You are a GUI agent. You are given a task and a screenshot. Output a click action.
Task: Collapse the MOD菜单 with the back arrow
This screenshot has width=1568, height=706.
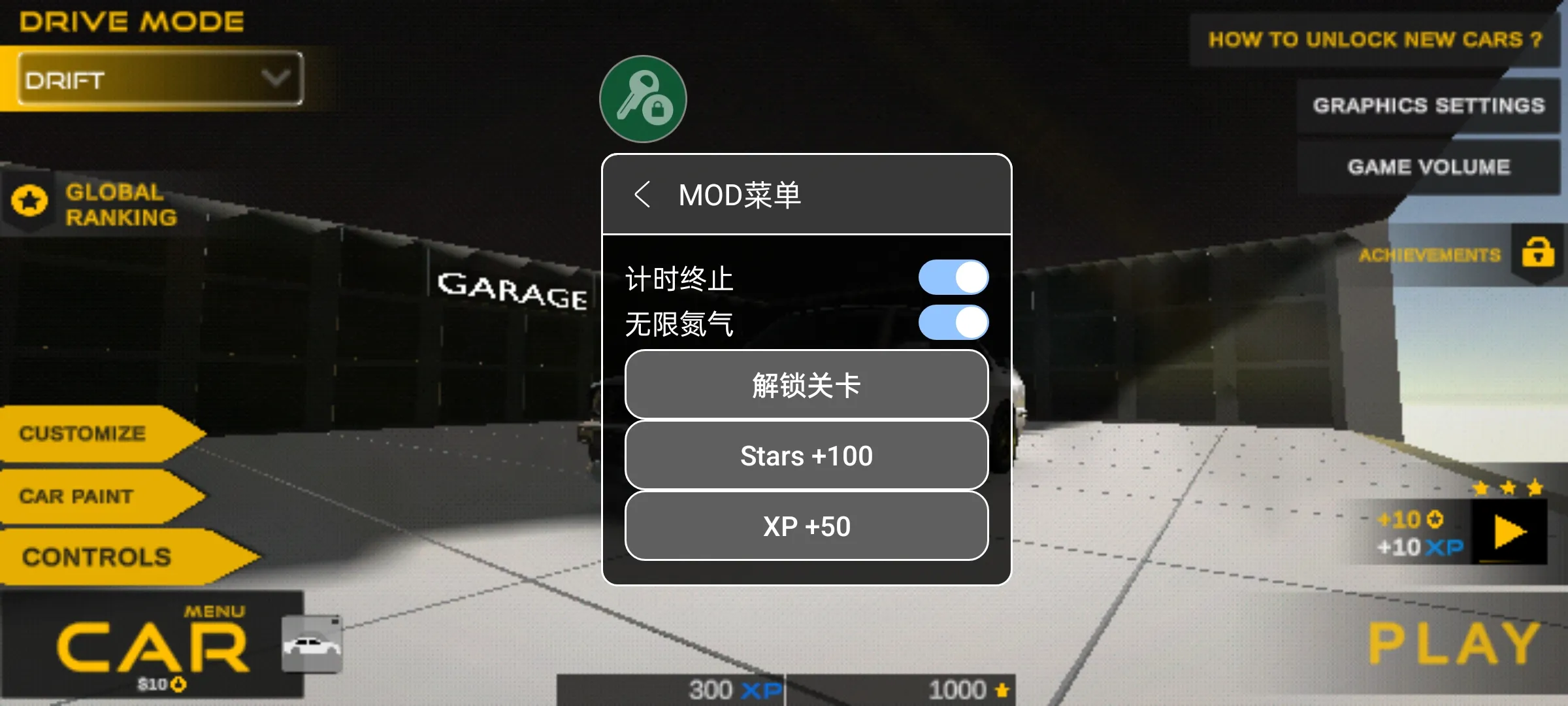pyautogui.click(x=644, y=193)
